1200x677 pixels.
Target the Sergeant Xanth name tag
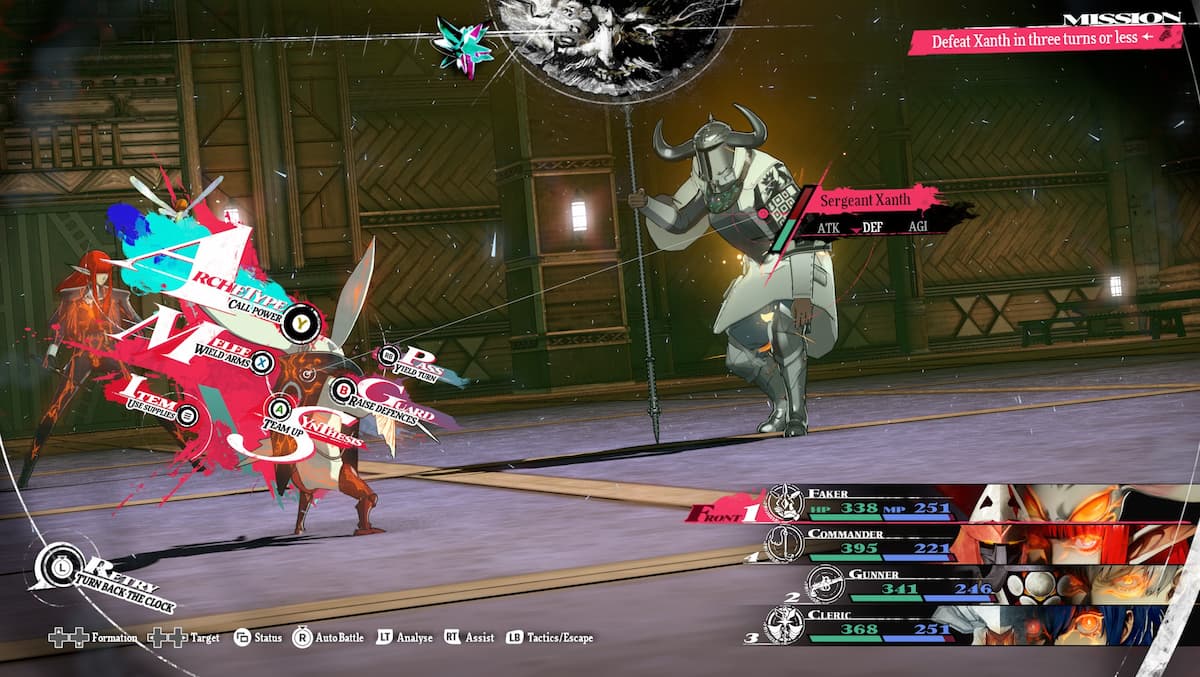[865, 200]
